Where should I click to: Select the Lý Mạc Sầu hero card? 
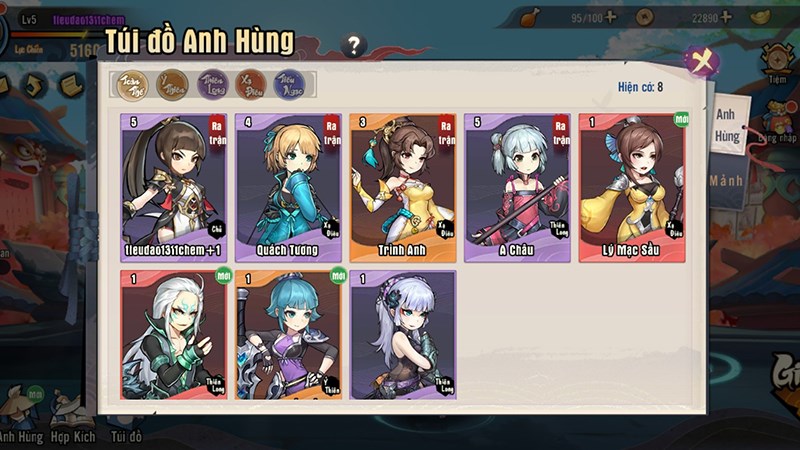coord(632,187)
